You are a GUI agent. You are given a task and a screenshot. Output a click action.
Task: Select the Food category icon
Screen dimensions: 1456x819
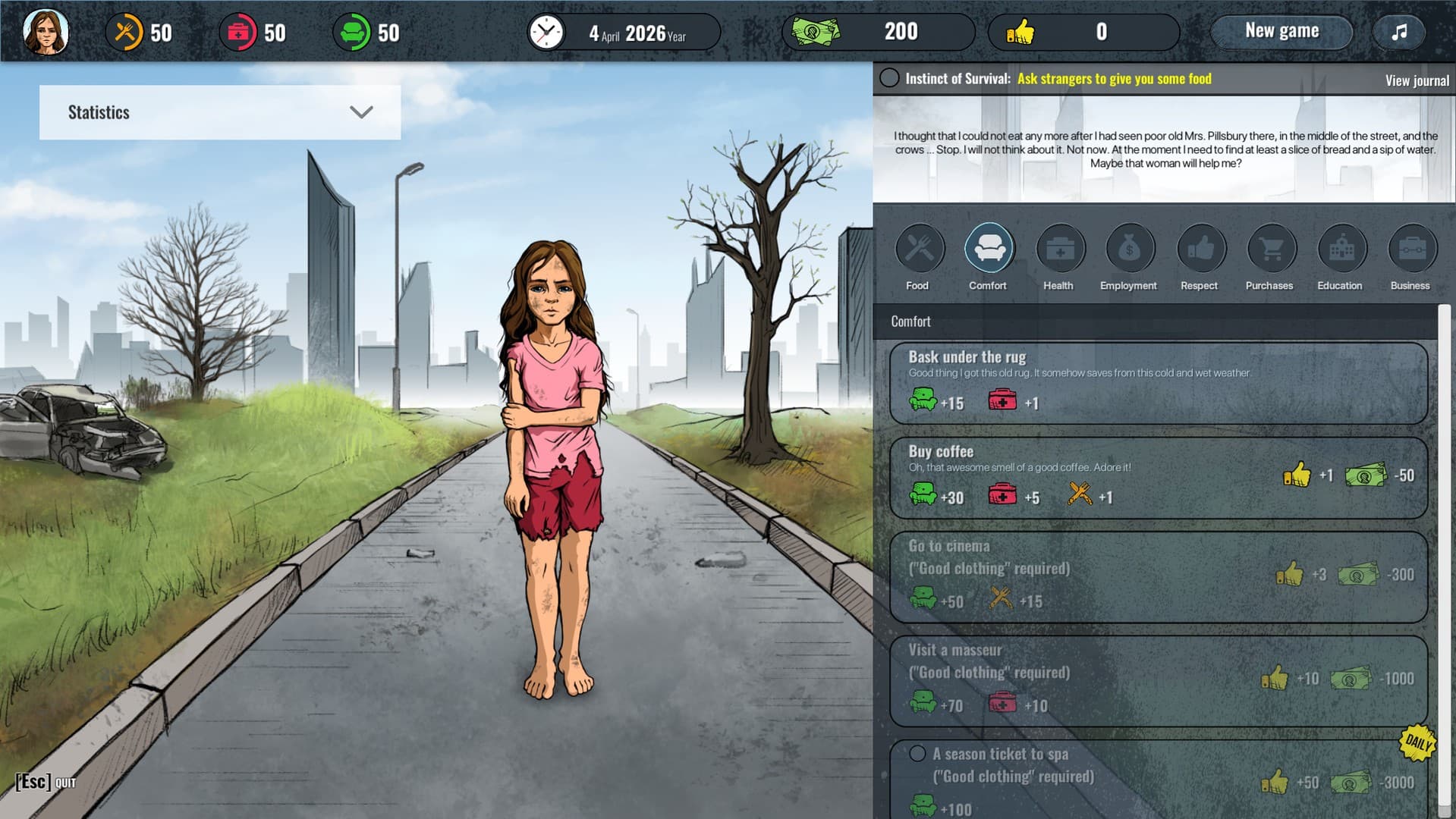[x=918, y=248]
